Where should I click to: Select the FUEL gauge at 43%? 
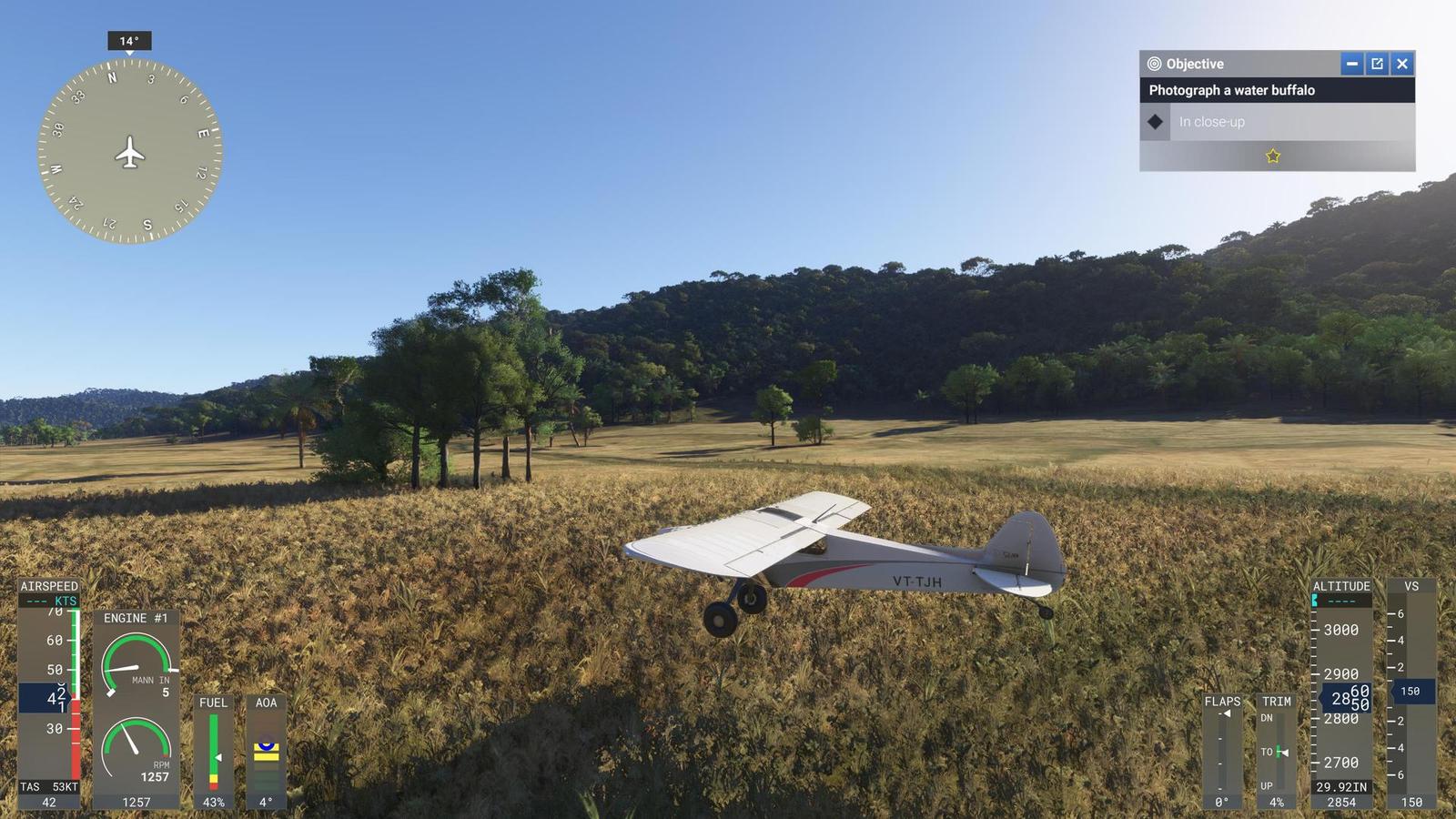pyautogui.click(x=213, y=746)
